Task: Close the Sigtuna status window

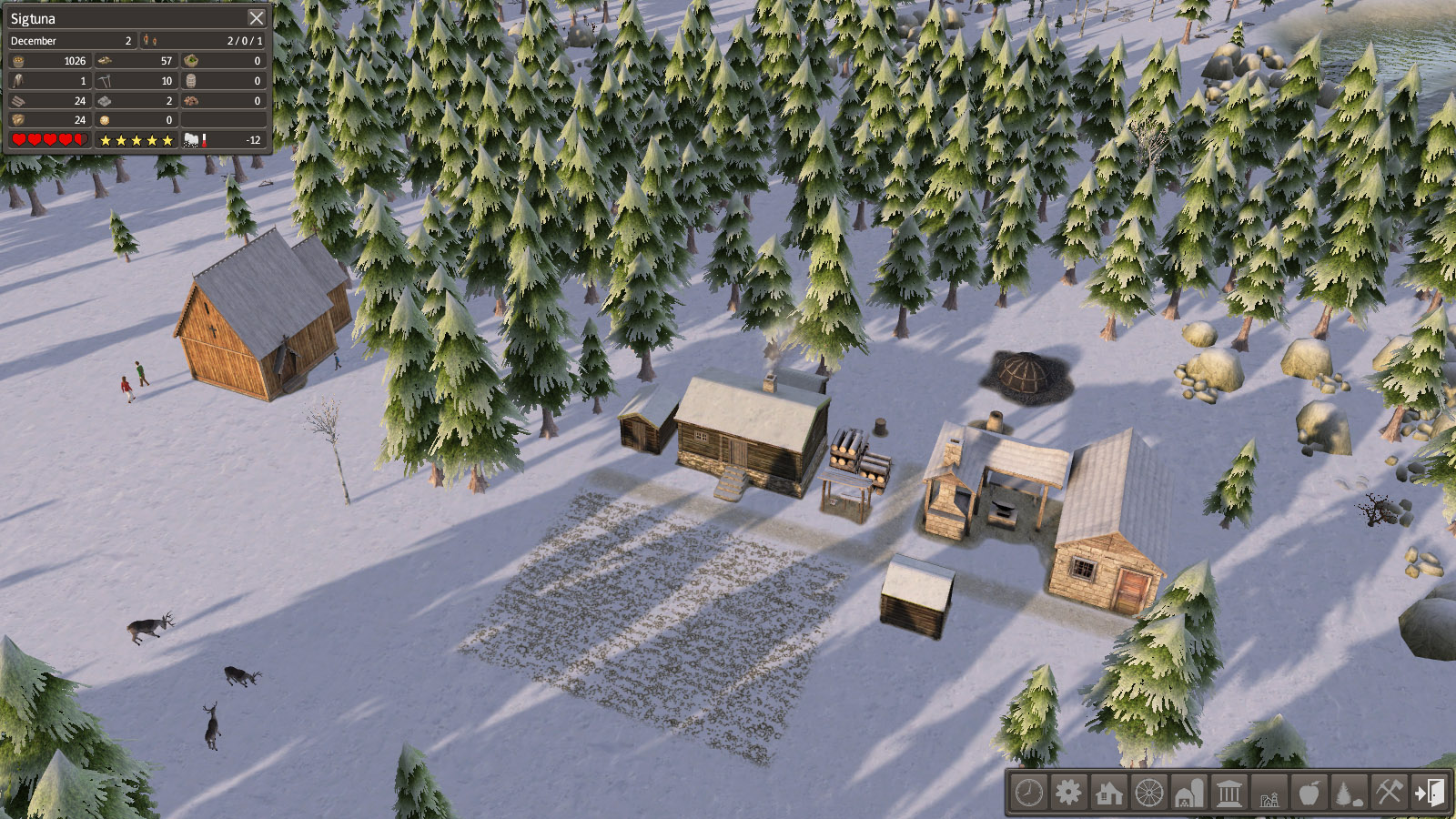Action: coord(257,18)
